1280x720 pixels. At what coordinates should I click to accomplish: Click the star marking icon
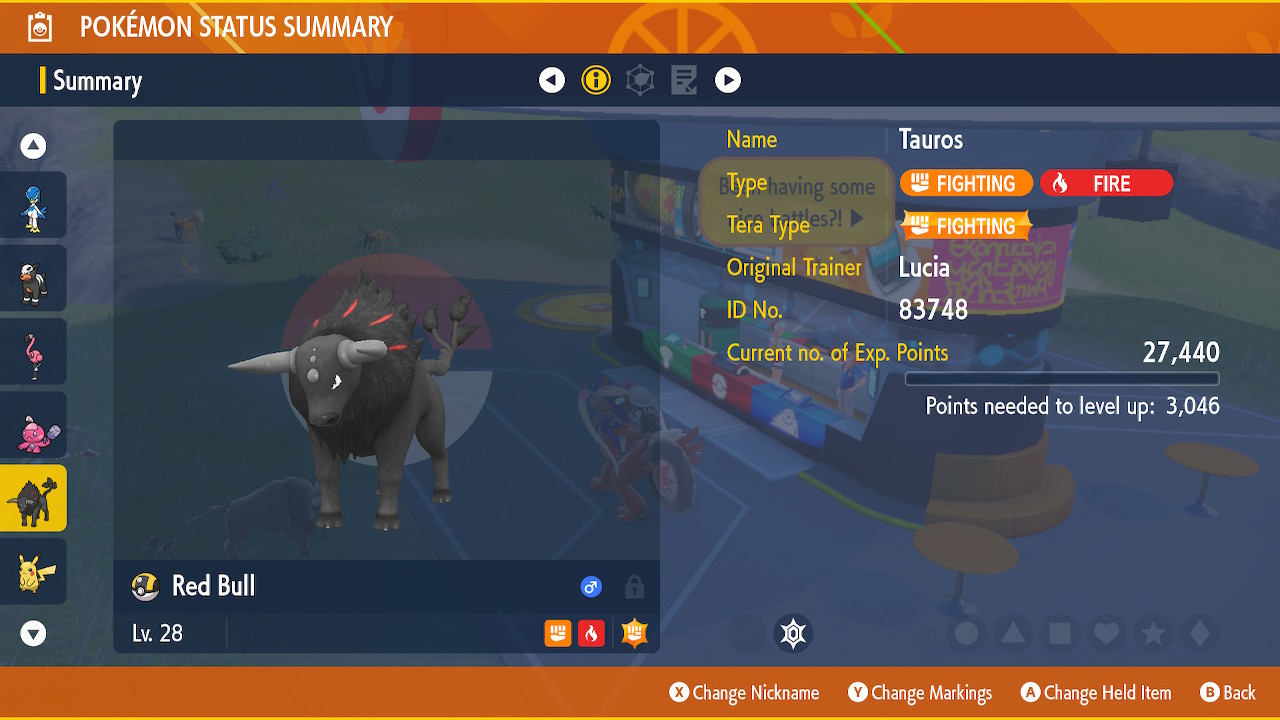1152,633
